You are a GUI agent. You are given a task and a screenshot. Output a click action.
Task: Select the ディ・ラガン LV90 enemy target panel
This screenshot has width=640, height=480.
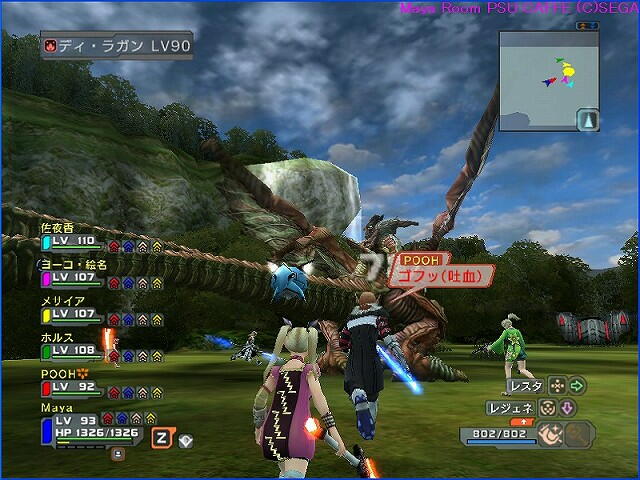click(x=116, y=45)
